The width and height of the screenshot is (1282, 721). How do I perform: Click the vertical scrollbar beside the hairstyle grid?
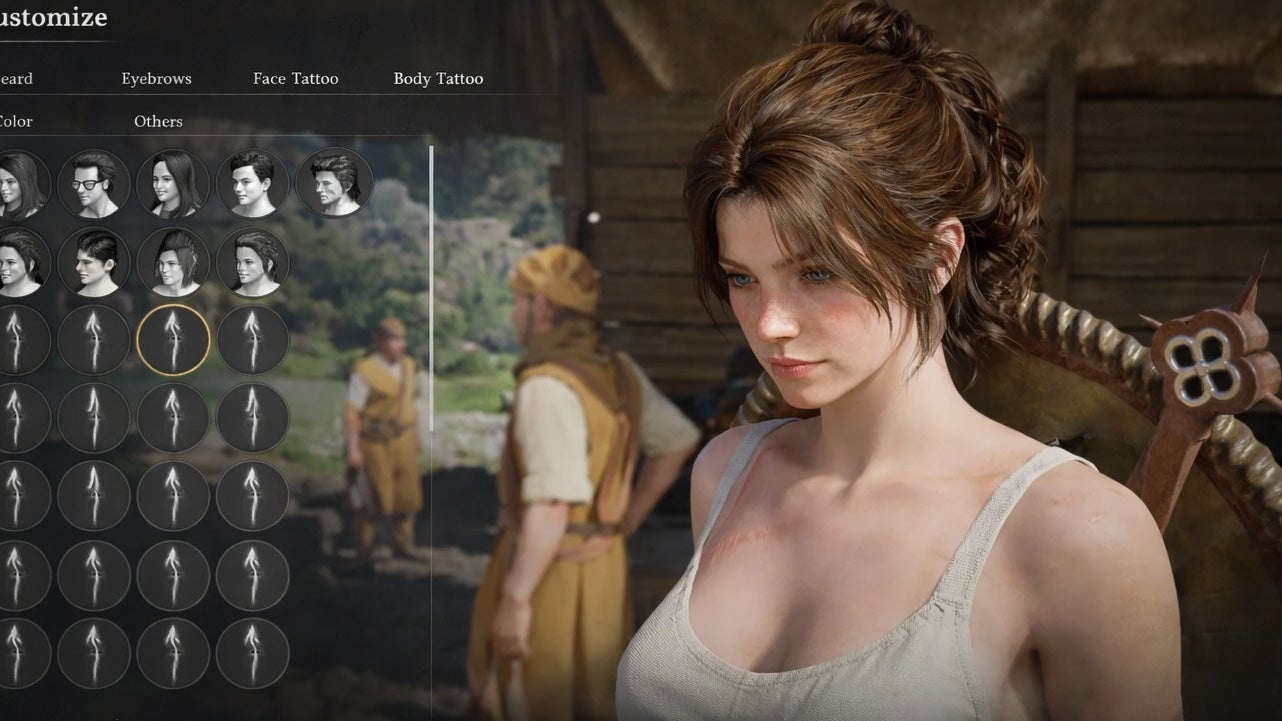(x=432, y=290)
